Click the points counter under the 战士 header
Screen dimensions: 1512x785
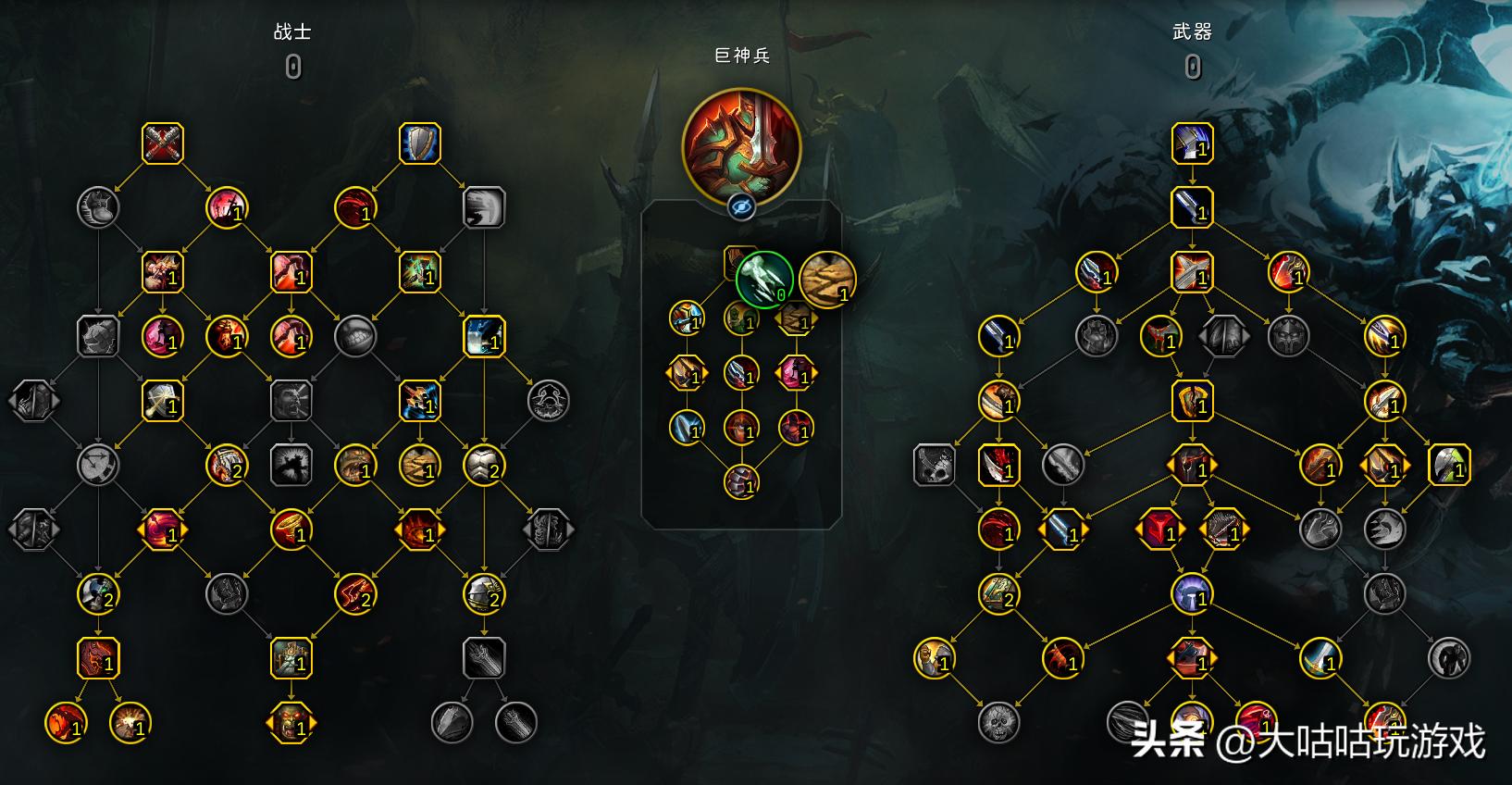294,66
